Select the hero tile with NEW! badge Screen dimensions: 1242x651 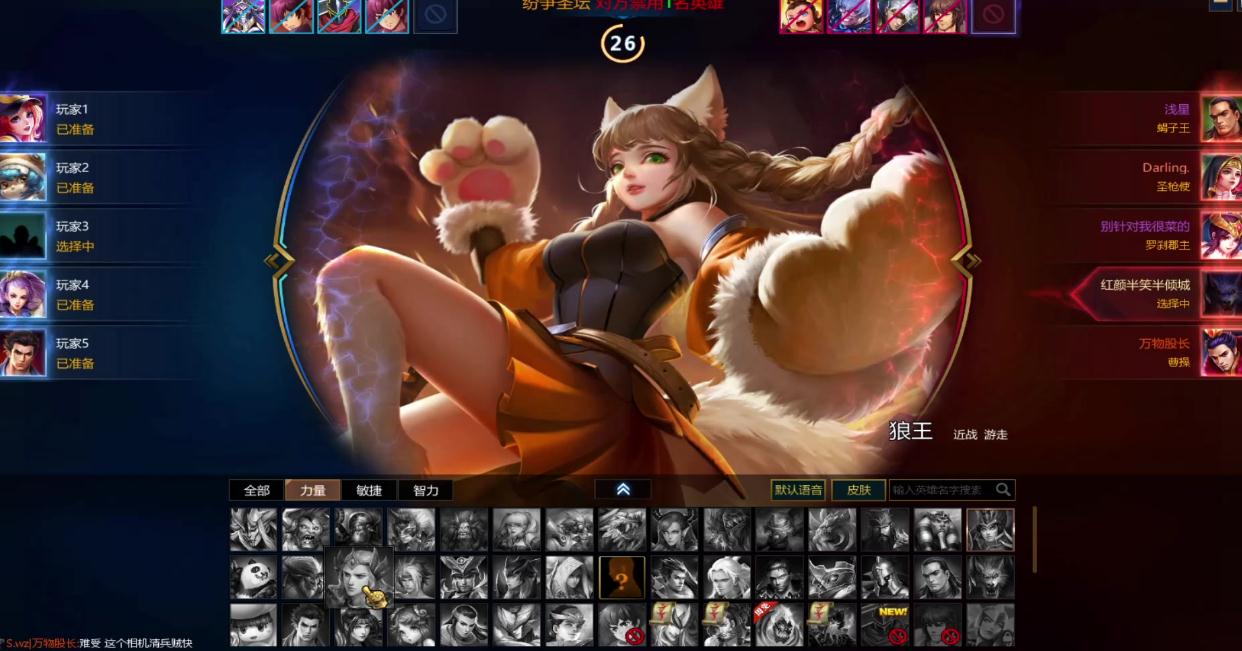click(885, 623)
